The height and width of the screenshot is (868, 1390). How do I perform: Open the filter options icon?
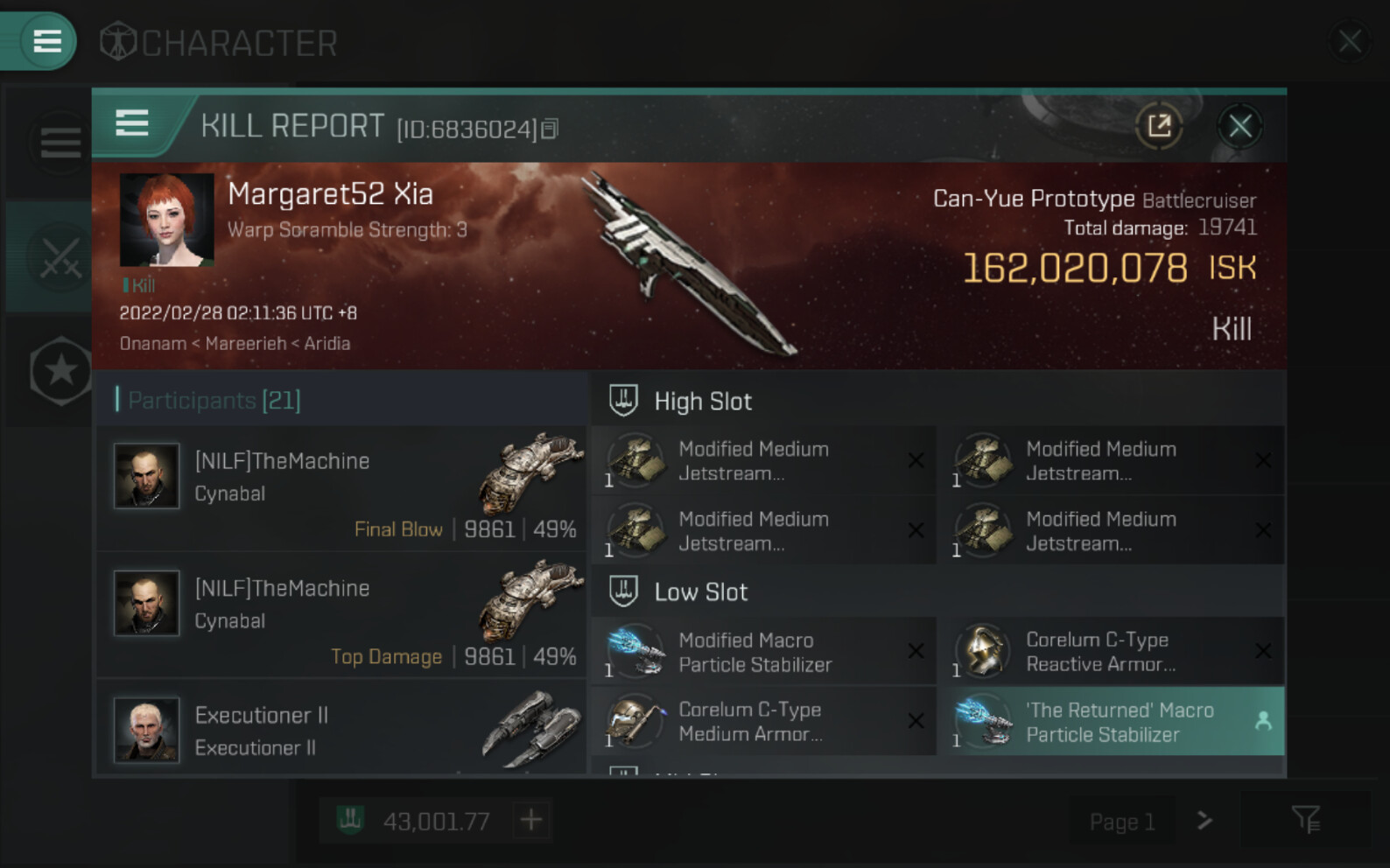coord(1305,820)
